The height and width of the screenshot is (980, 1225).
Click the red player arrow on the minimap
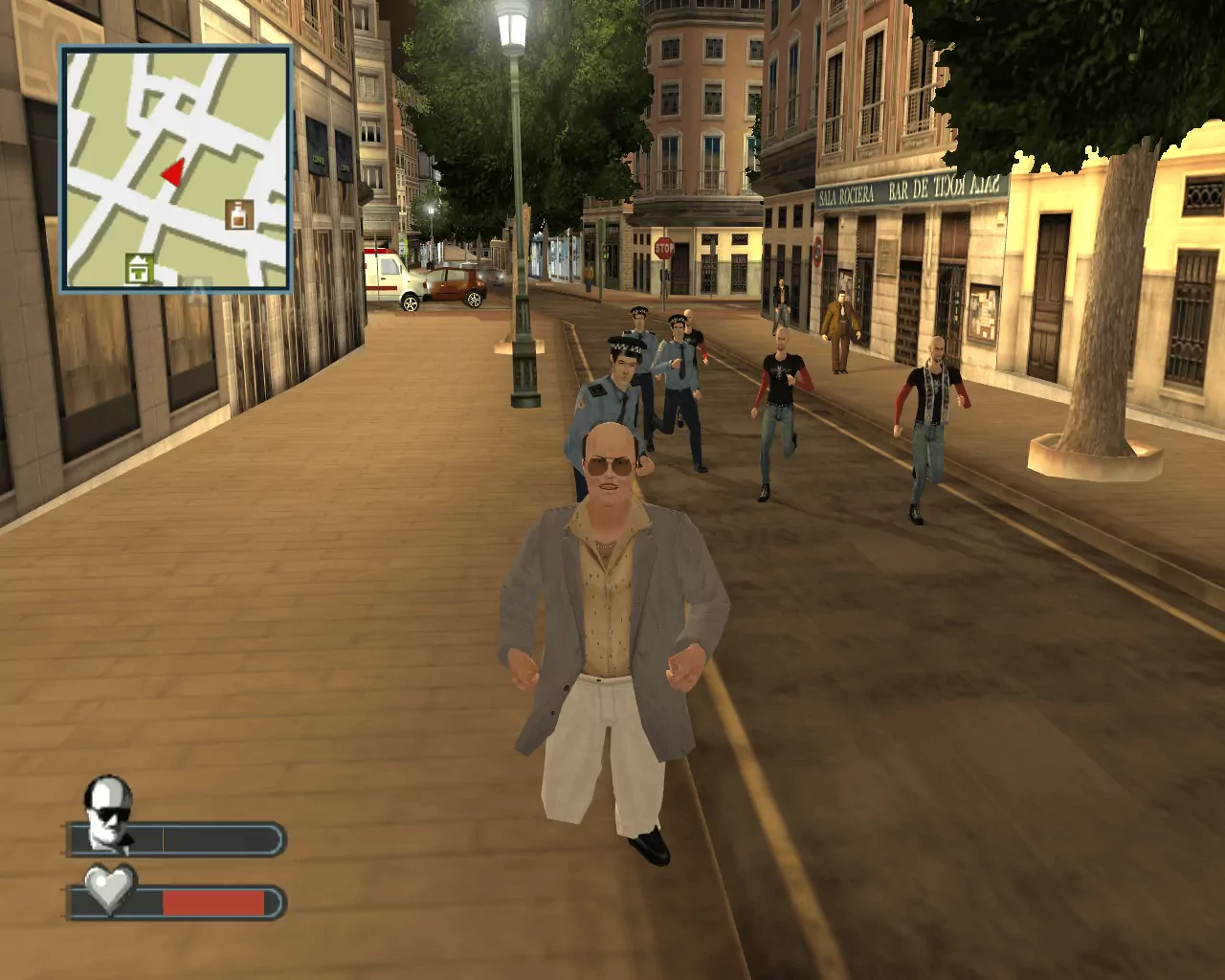tap(173, 172)
